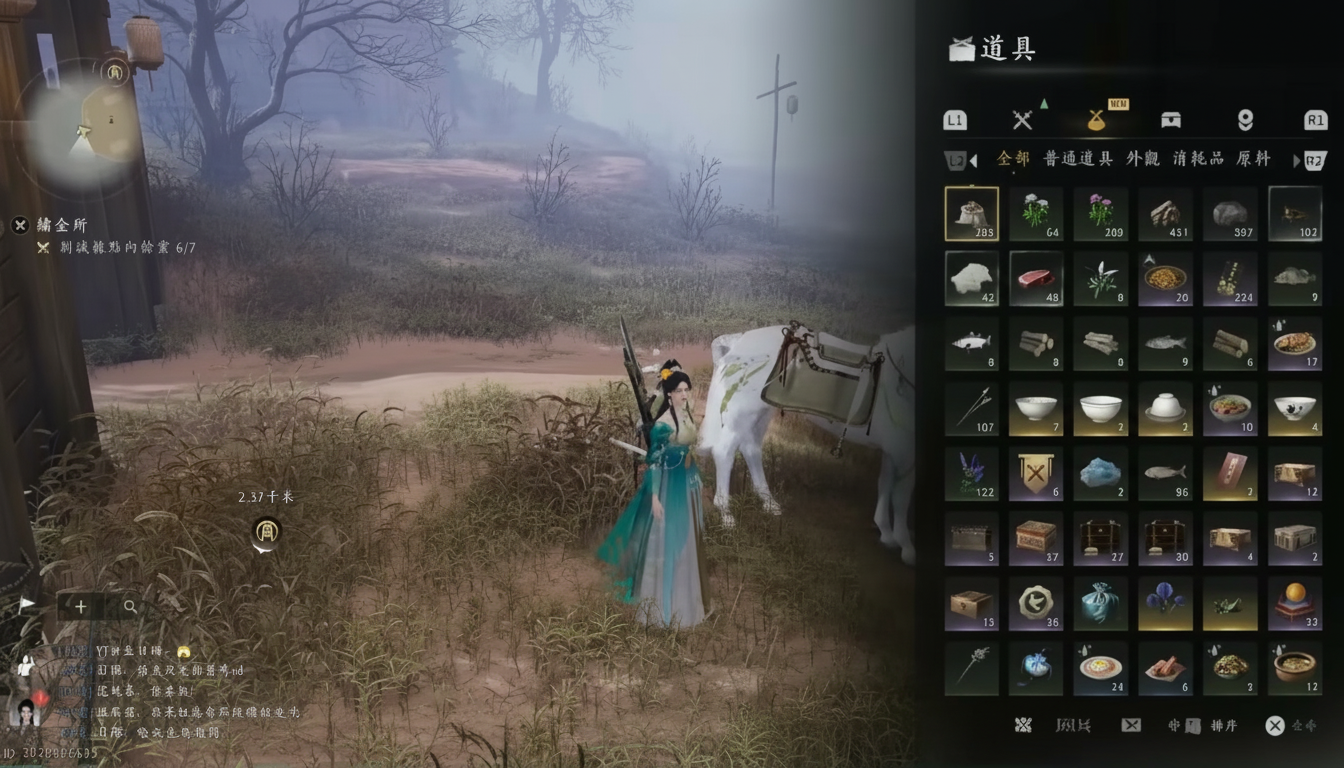
Task: Open the weapons panel with crossed swords icon
Action: (1022, 119)
